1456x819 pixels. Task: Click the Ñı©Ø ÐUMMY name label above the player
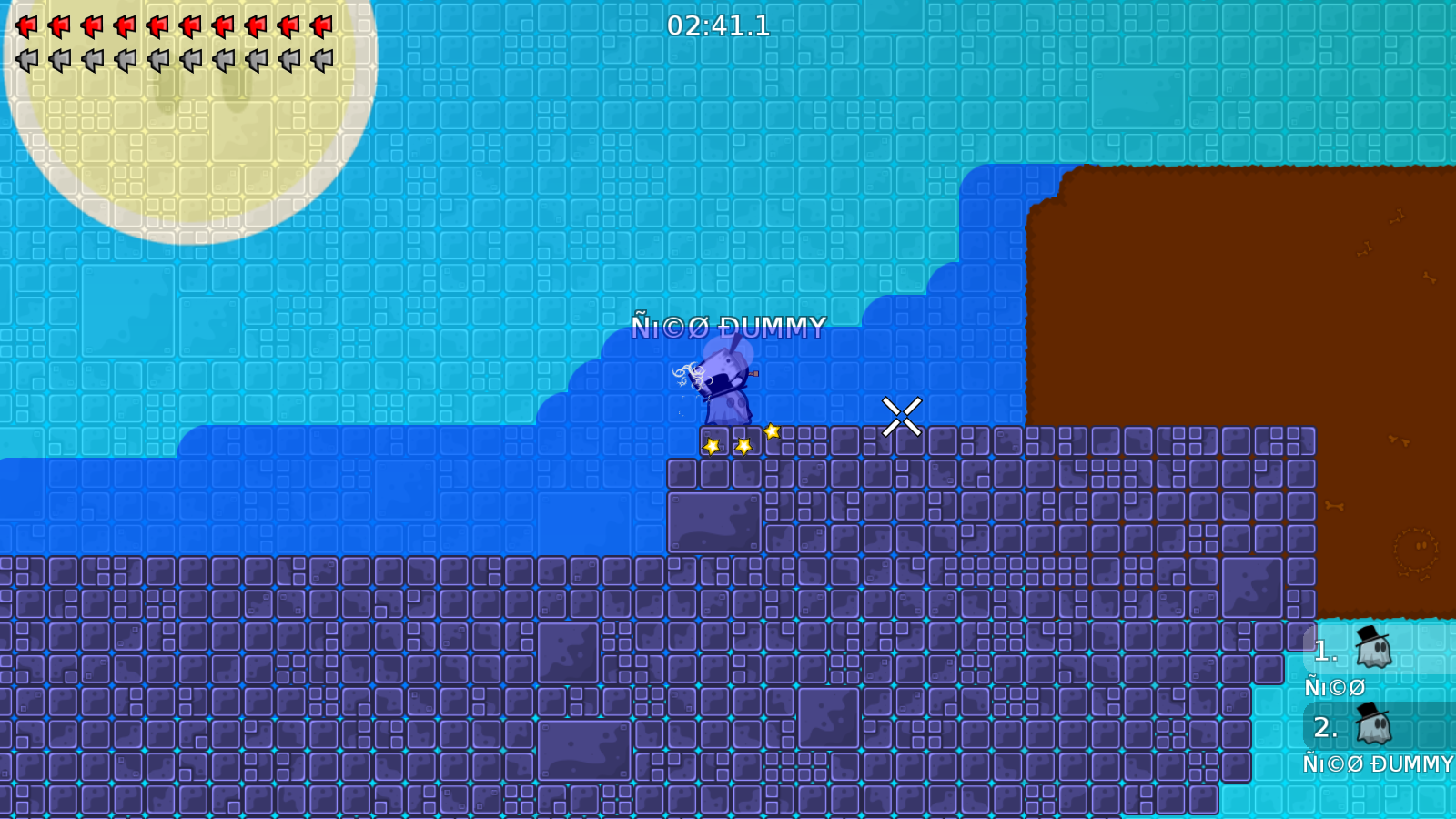729,324
